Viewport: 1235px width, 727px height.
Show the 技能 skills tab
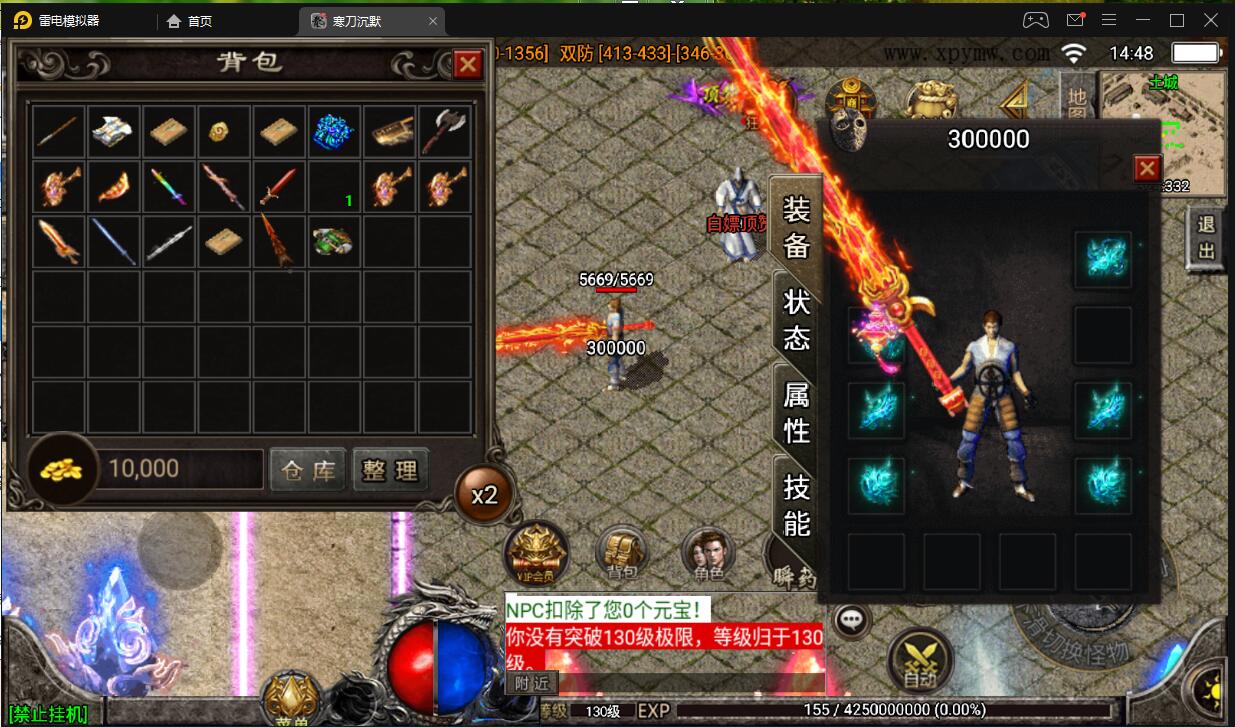click(796, 505)
